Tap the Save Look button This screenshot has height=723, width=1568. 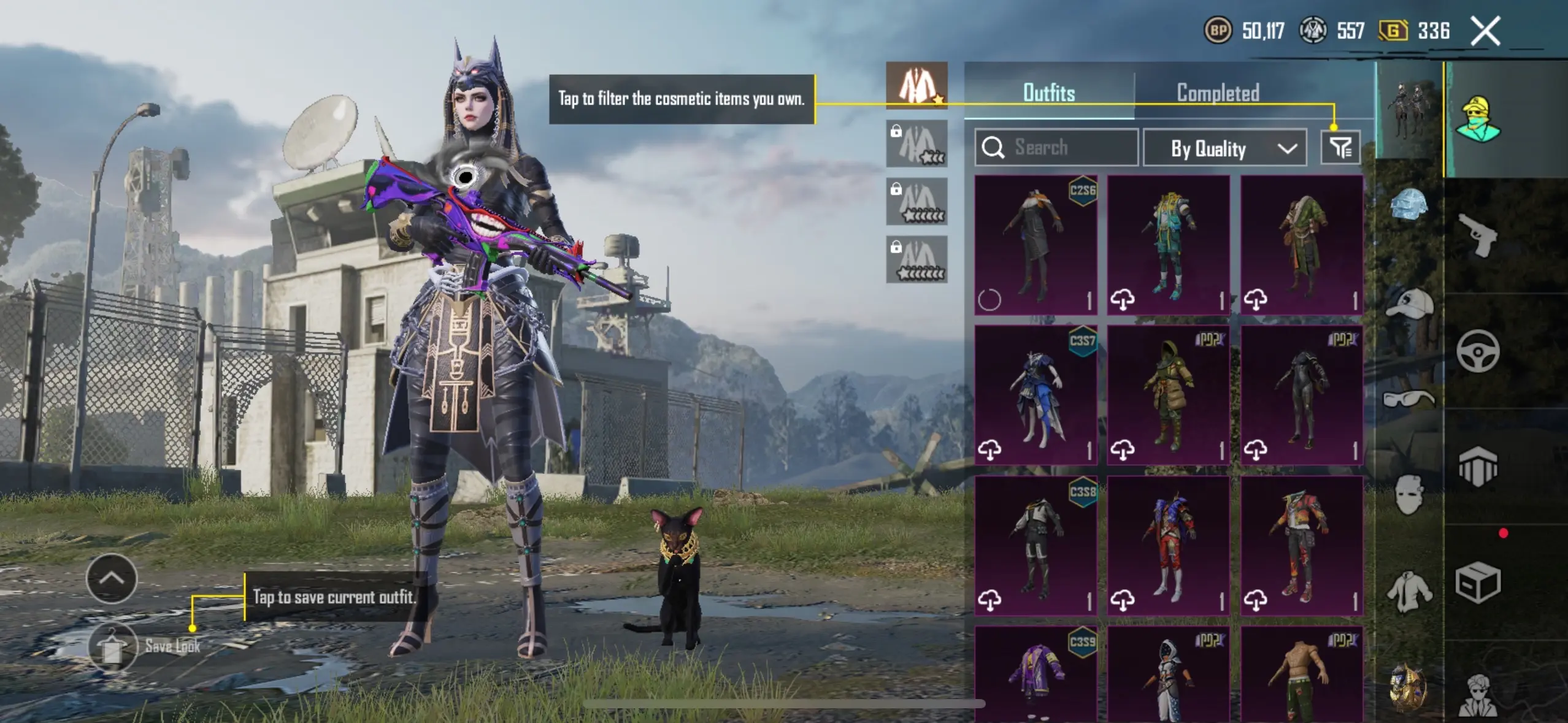[x=112, y=646]
